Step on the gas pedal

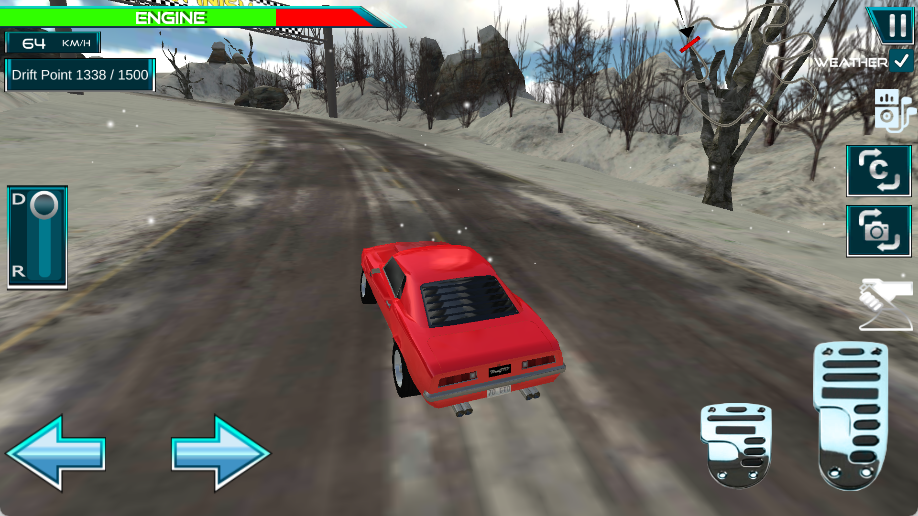coord(851,414)
